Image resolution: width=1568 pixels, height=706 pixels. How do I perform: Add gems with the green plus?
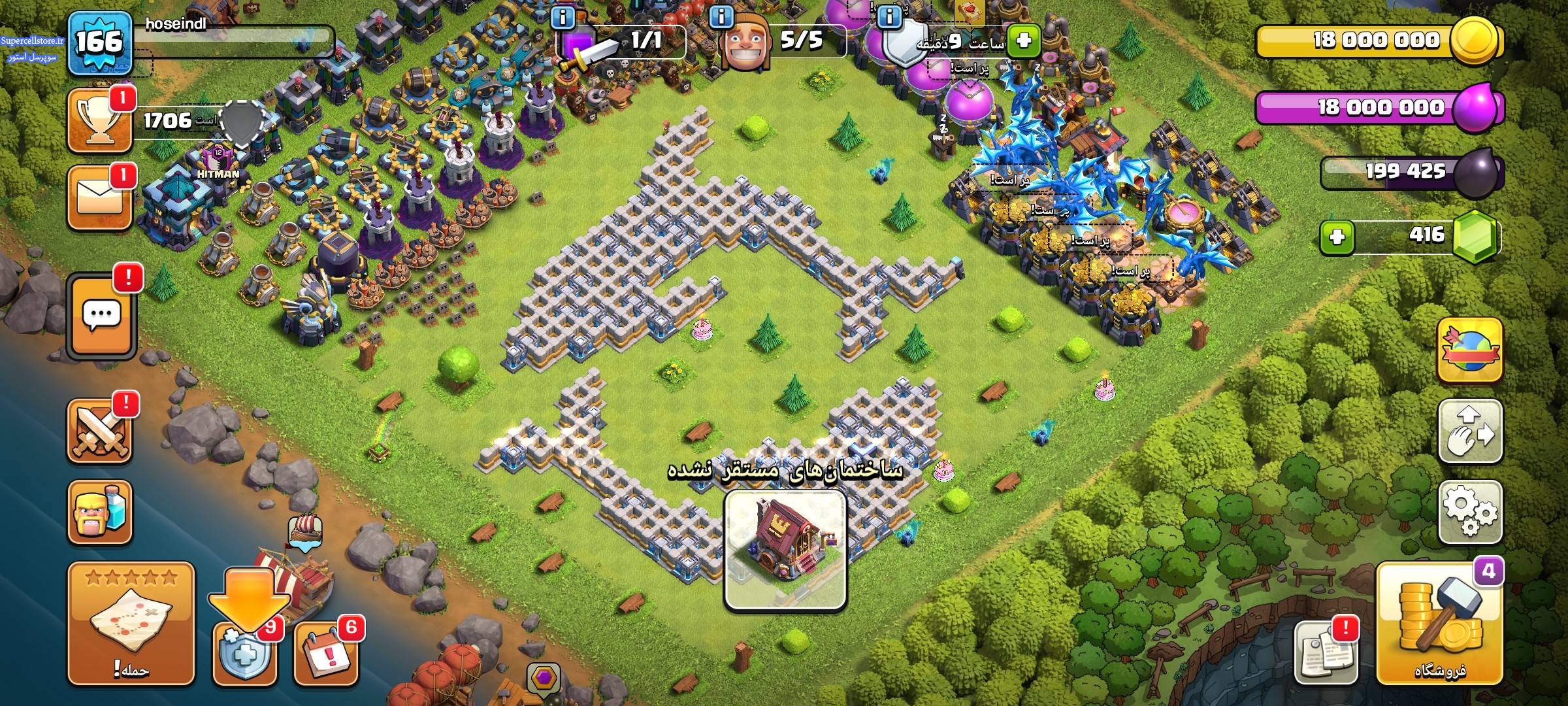[x=1337, y=236]
